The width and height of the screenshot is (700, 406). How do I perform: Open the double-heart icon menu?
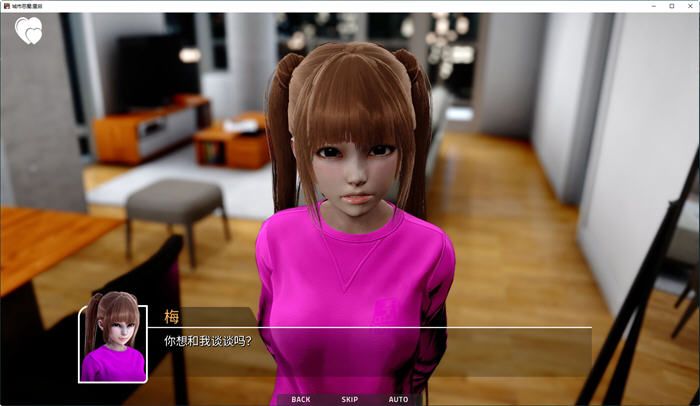pos(29,32)
